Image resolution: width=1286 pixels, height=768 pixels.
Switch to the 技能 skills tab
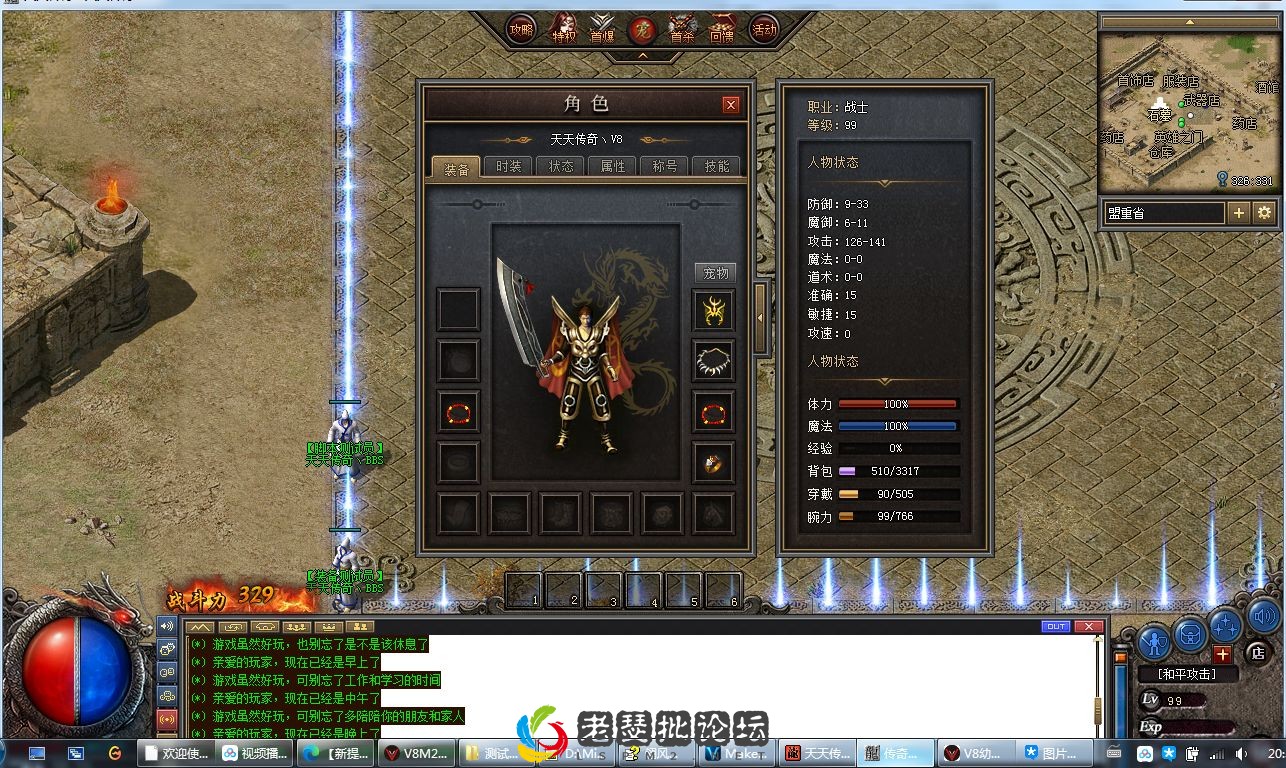pos(715,167)
